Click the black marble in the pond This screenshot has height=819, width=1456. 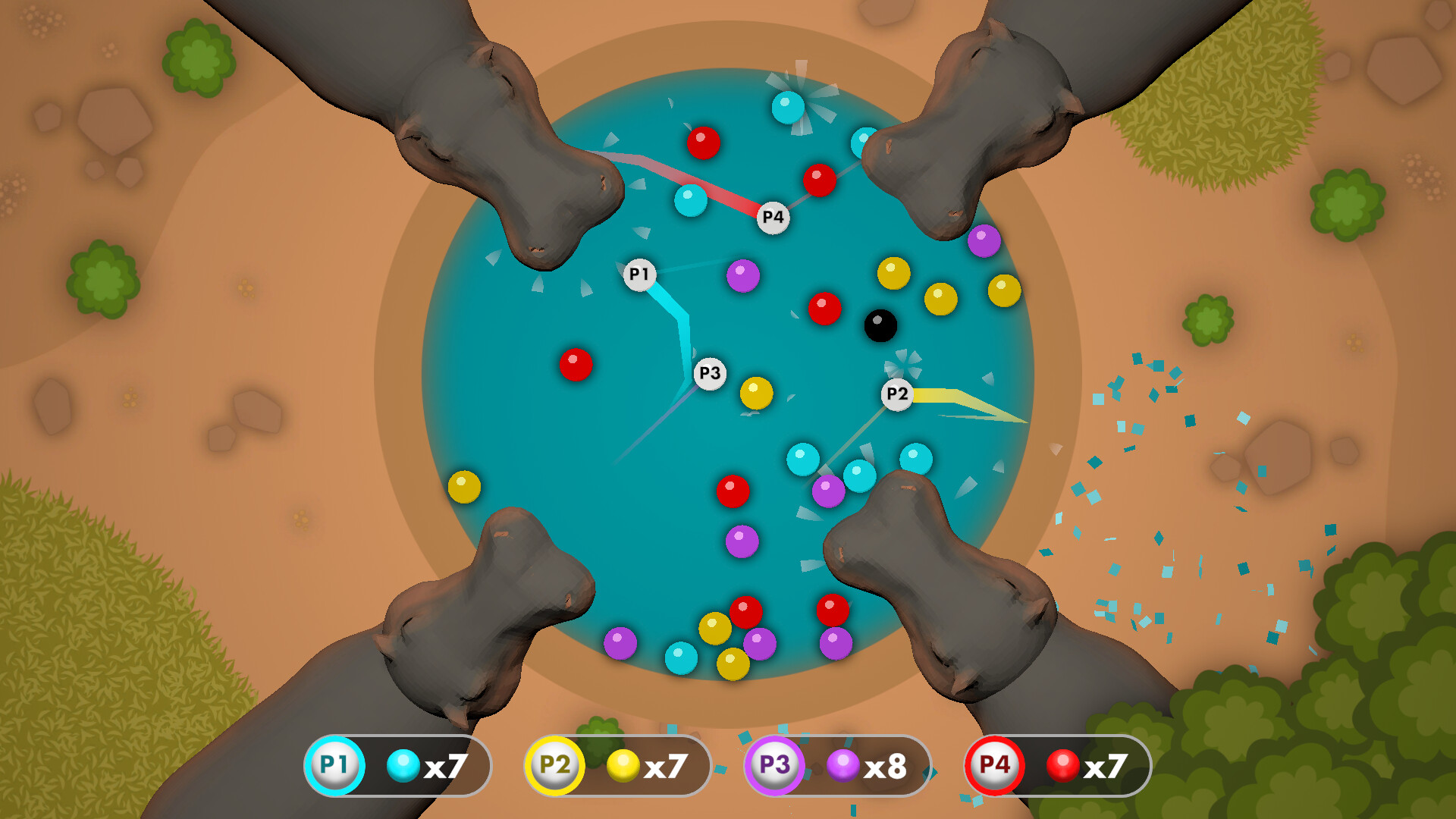click(880, 325)
